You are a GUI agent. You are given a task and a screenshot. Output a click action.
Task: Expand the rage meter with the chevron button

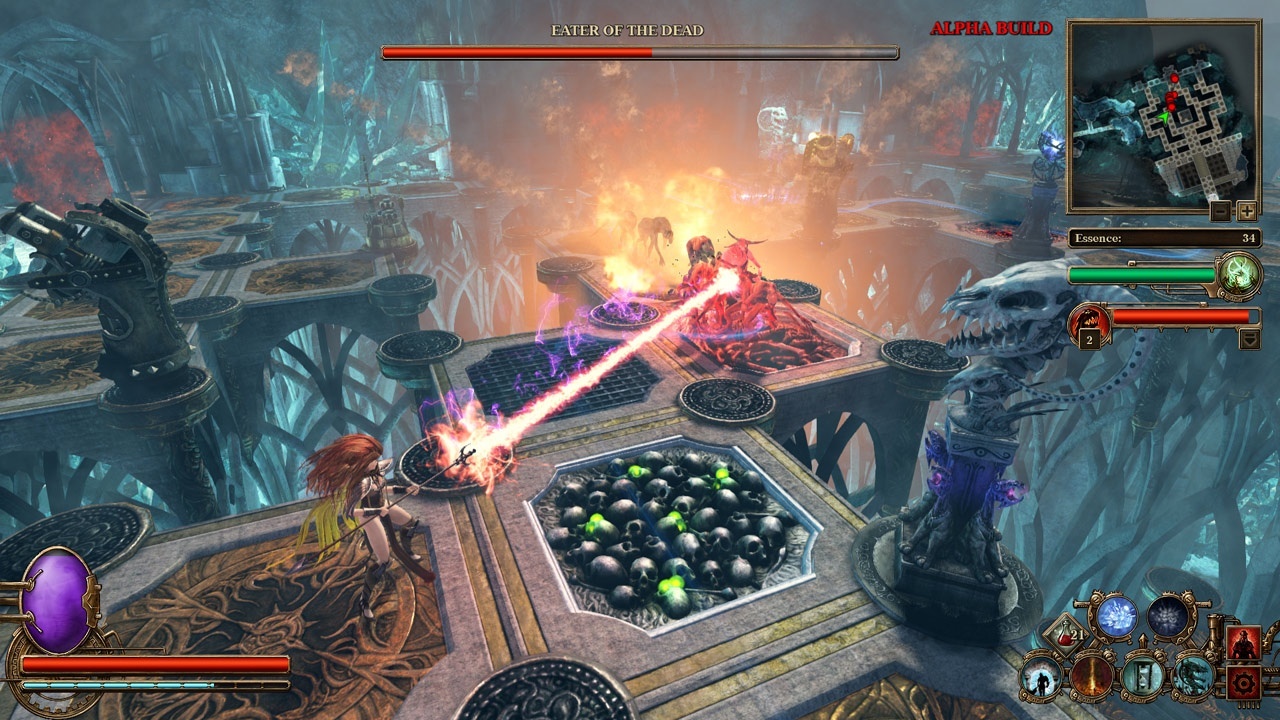click(x=1250, y=339)
